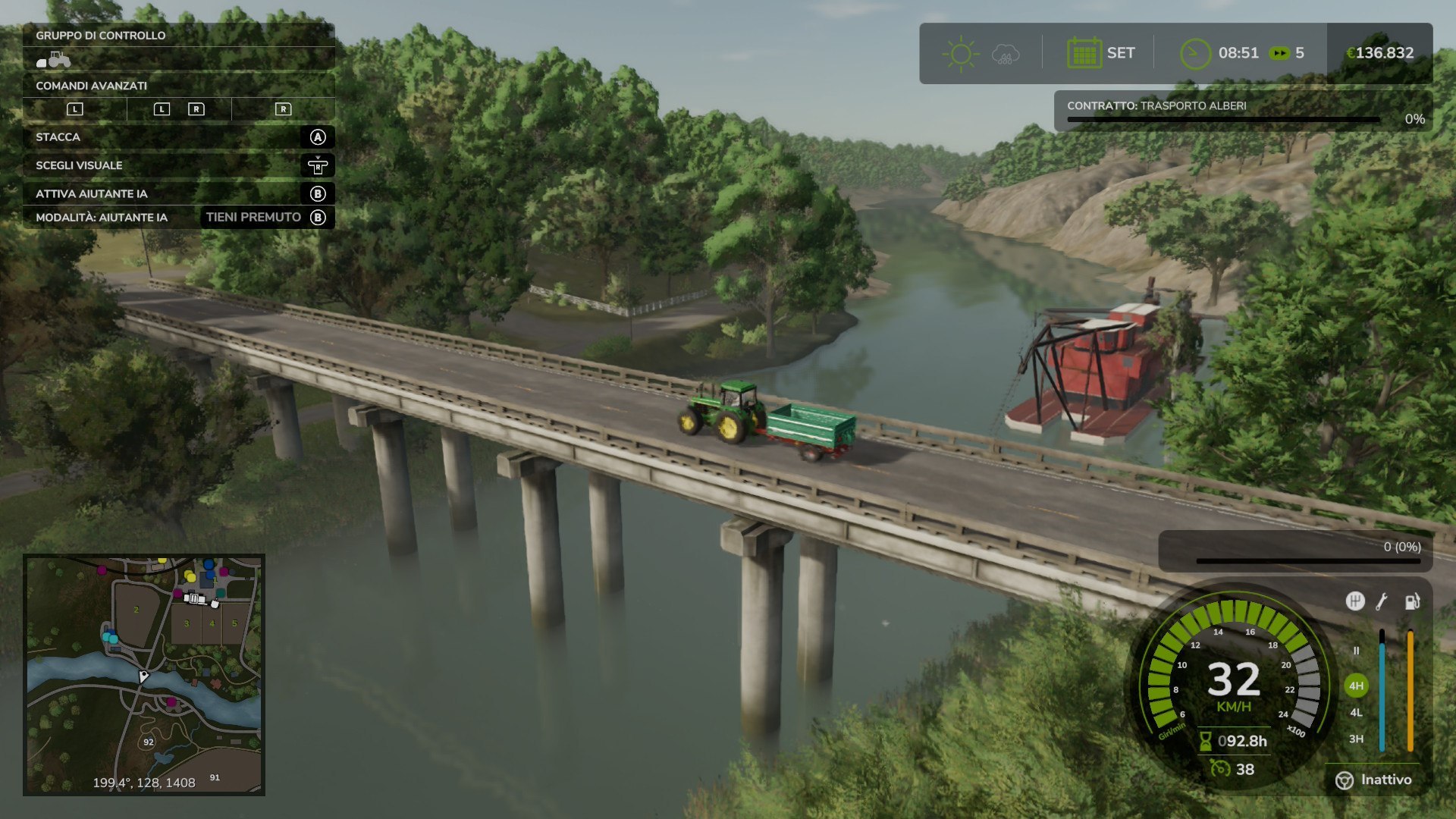1456x819 pixels.
Task: Click the cruise control speed icon
Action: [1219, 769]
